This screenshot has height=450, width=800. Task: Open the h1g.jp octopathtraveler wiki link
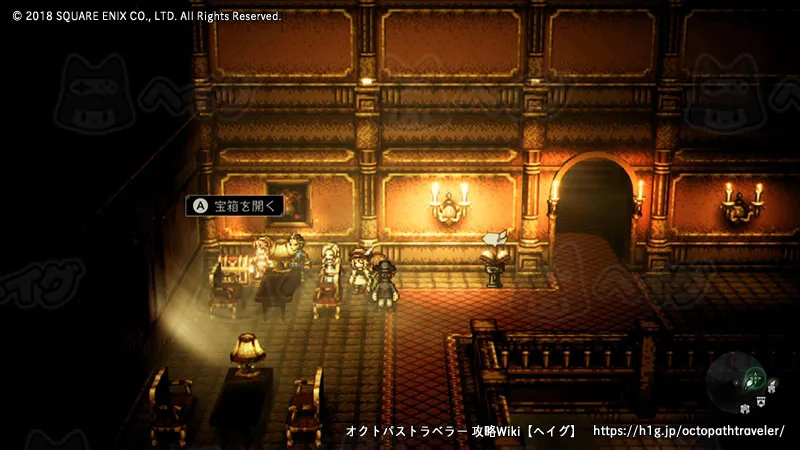click(x=689, y=430)
